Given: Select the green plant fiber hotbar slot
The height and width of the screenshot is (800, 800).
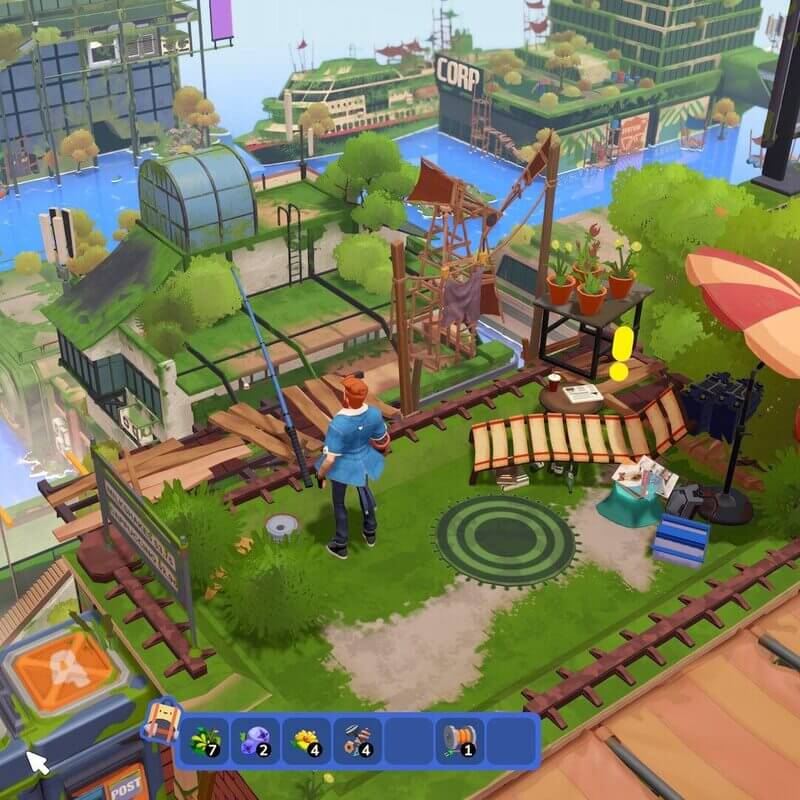Looking at the screenshot, I should pos(204,740).
